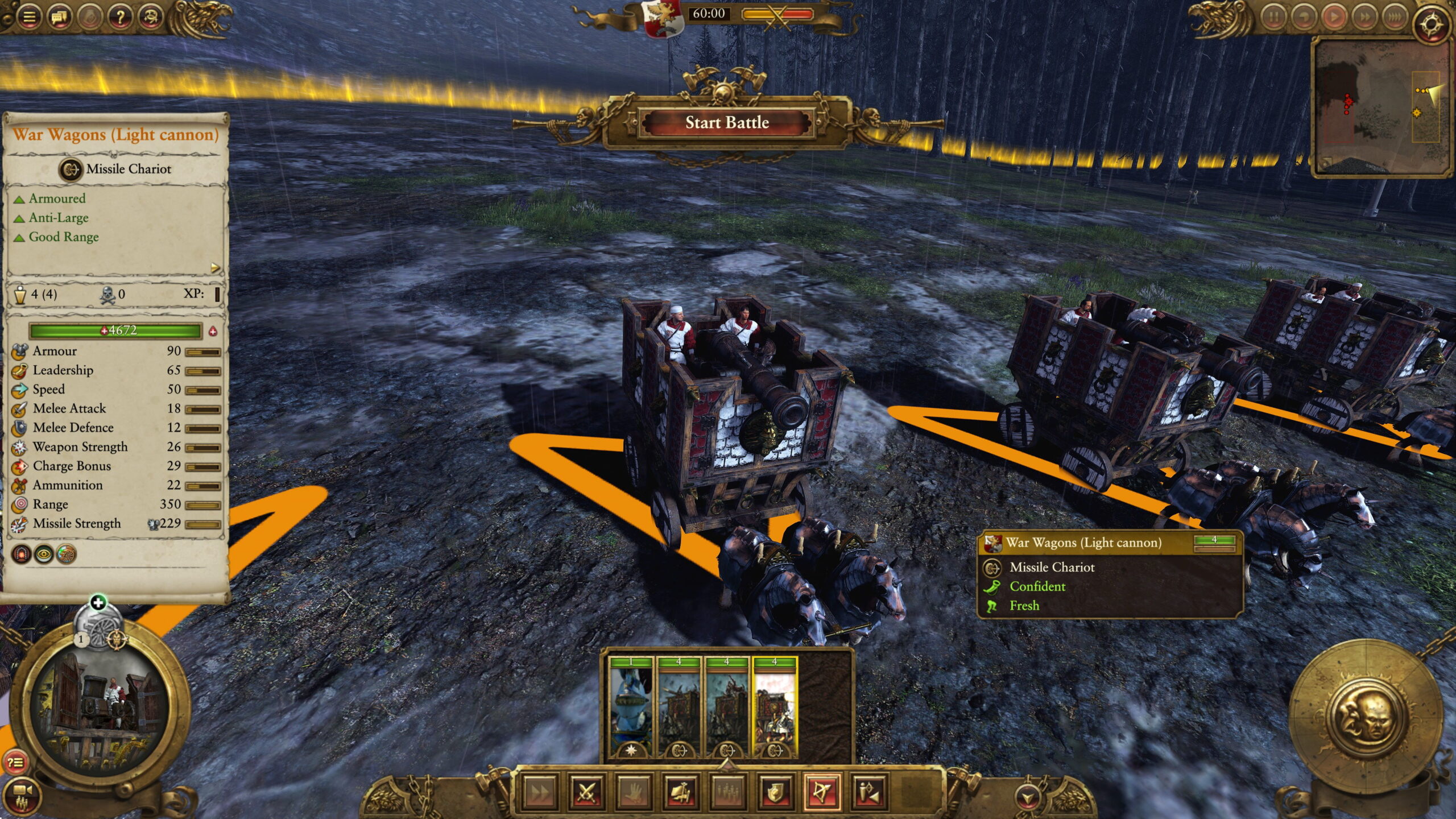Screen dimensions: 1456x819
Task: Open the red list button beside portrait
Action: click(x=15, y=762)
